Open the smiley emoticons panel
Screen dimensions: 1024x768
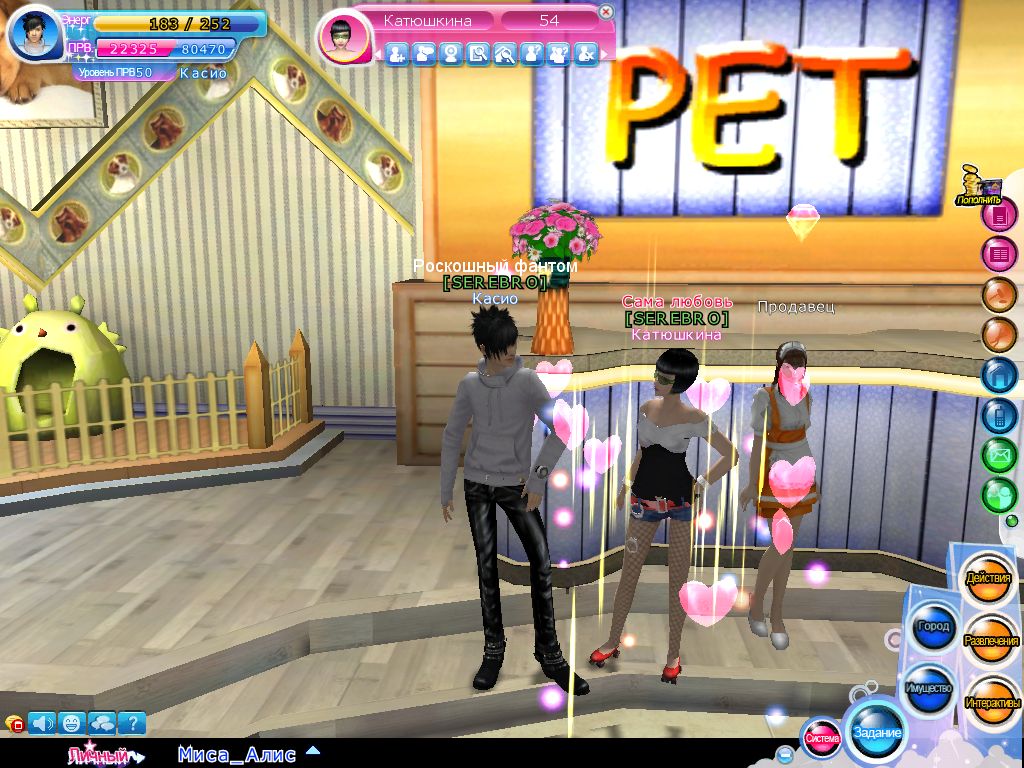coord(73,722)
